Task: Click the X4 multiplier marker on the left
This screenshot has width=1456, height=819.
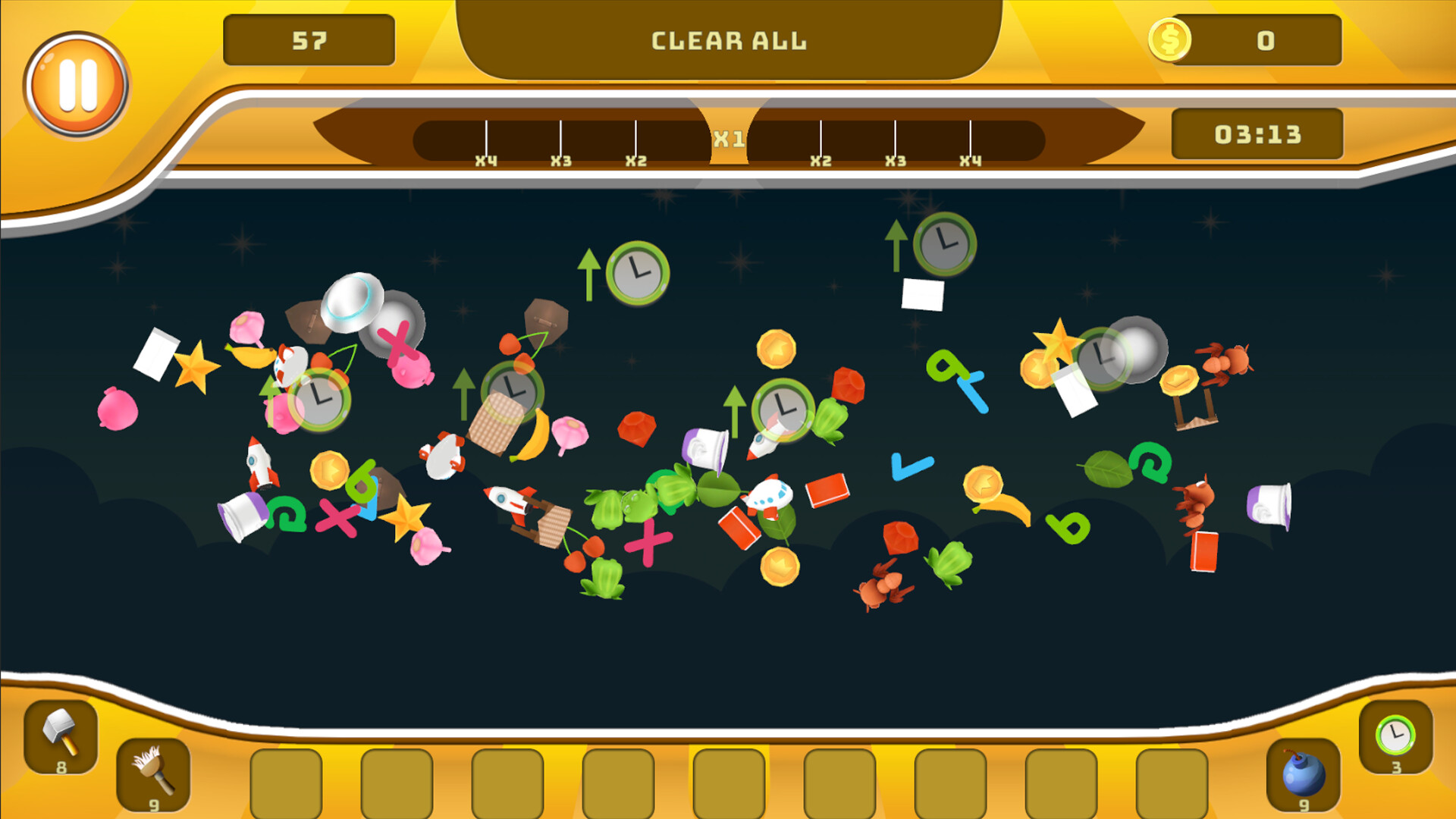Action: [x=488, y=159]
